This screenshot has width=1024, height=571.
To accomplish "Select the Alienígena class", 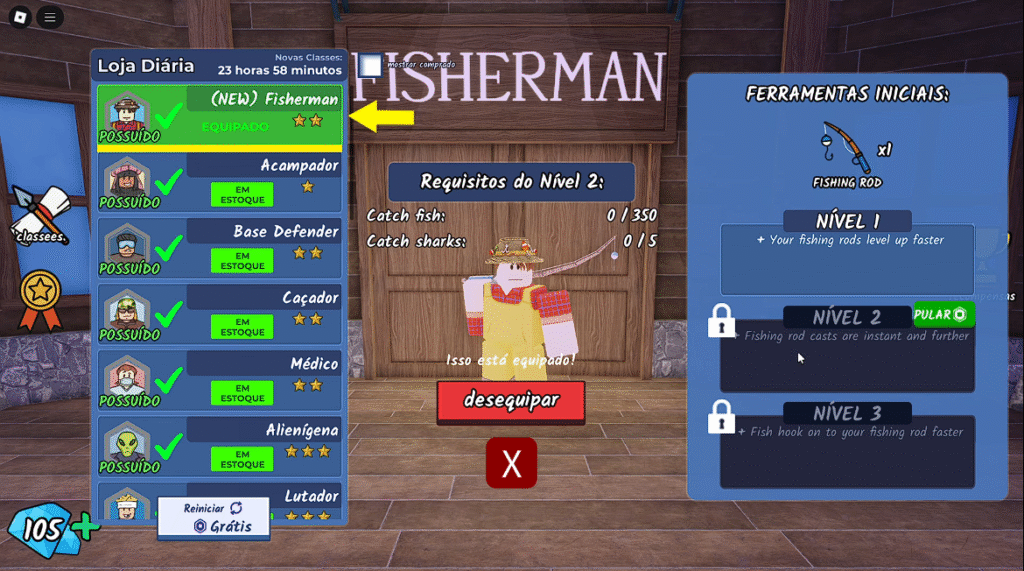I will pos(219,445).
